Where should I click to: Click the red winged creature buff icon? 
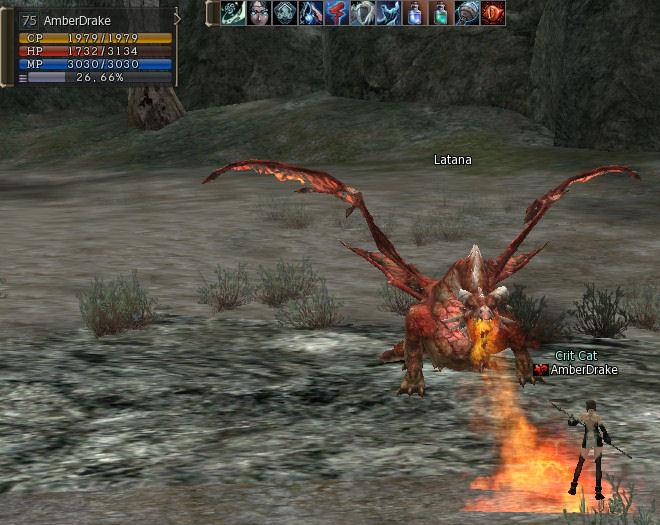coord(337,13)
